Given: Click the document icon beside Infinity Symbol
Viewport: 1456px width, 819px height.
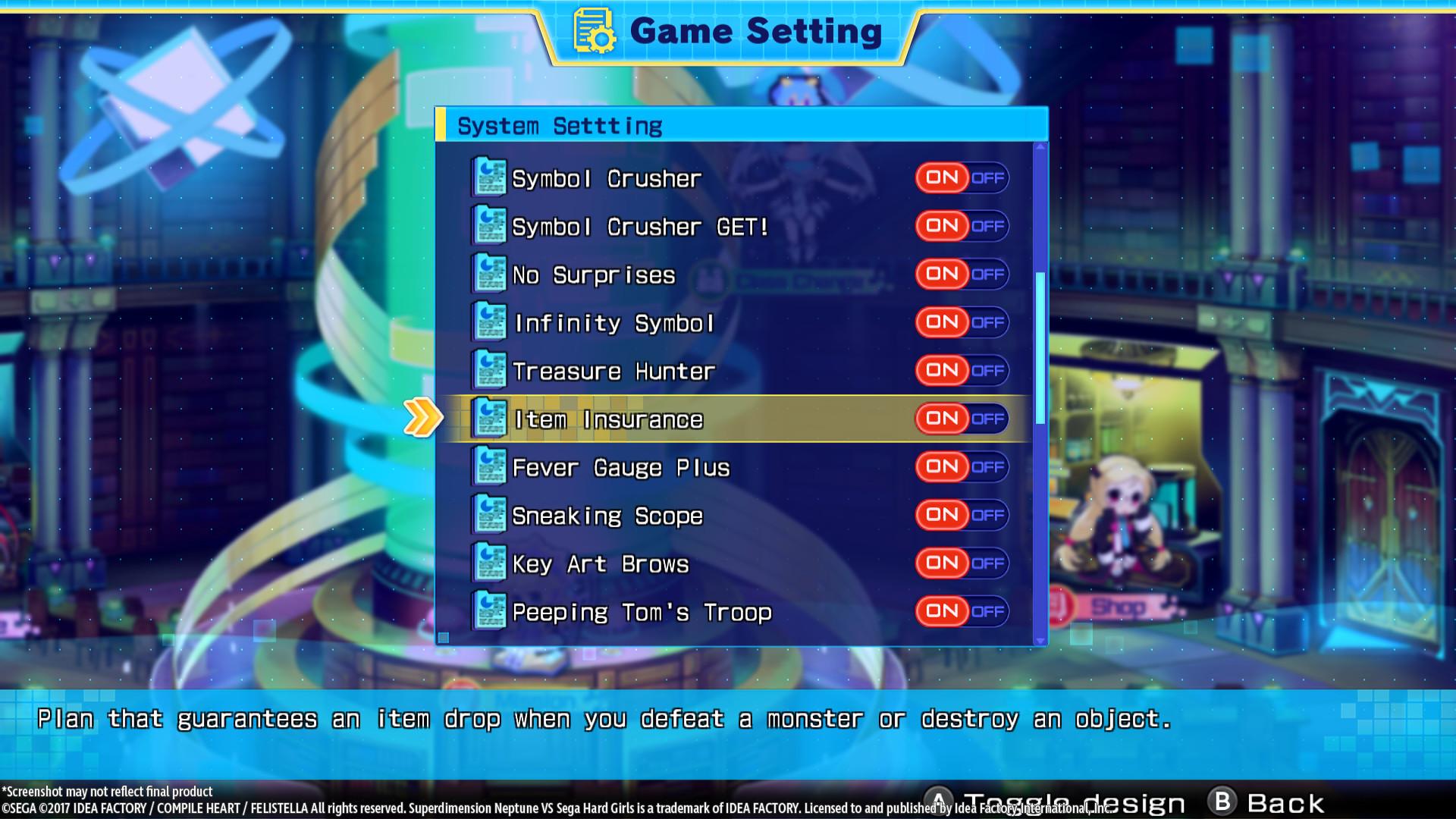Looking at the screenshot, I should 489,322.
